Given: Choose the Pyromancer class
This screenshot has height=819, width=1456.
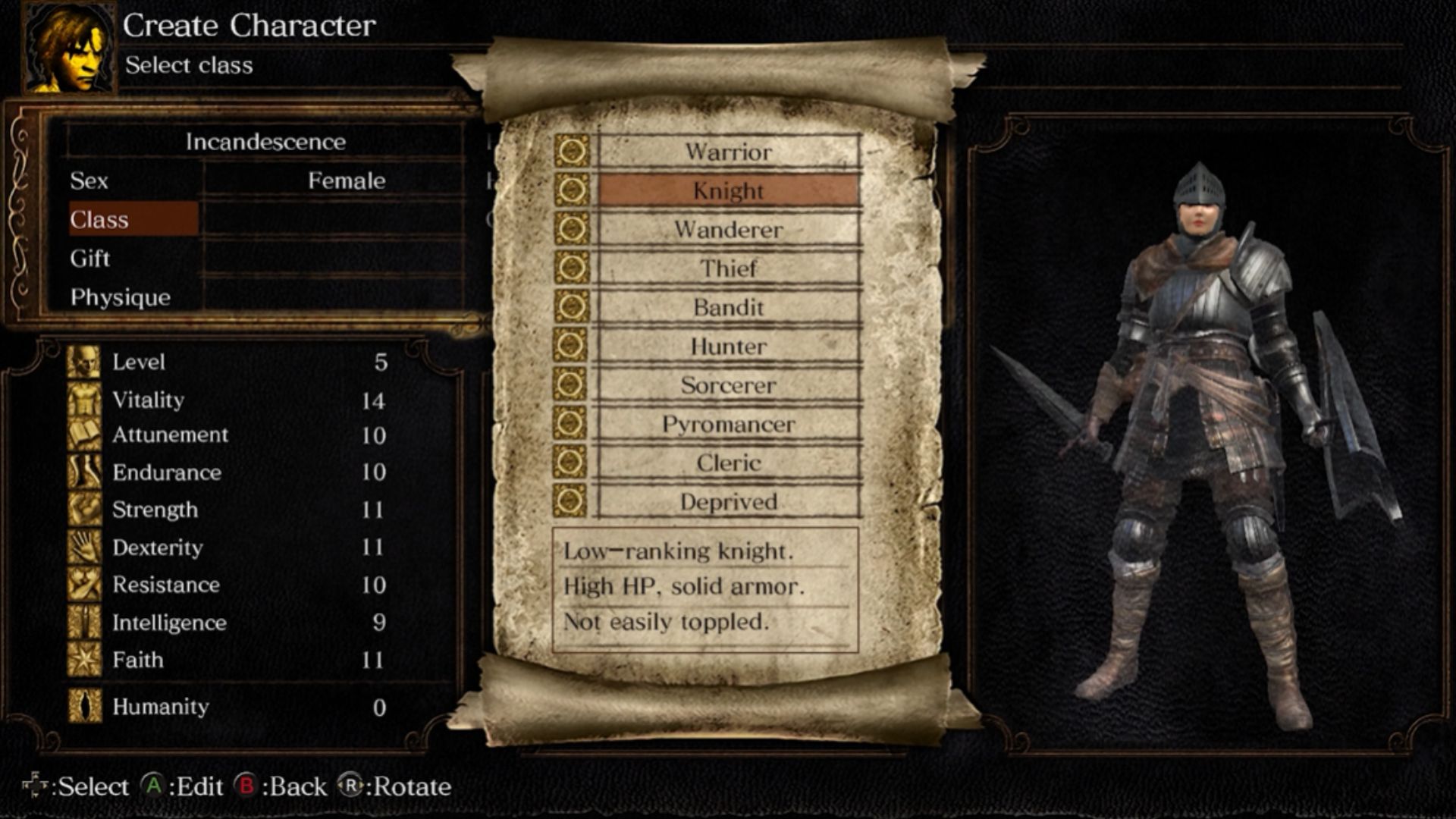Looking at the screenshot, I should point(728,424).
